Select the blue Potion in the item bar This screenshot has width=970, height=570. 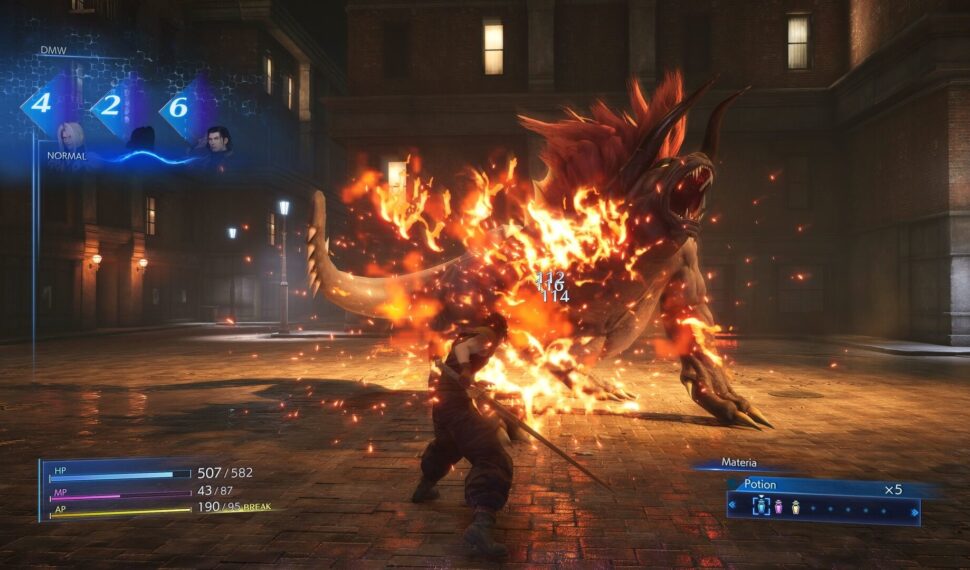click(761, 507)
